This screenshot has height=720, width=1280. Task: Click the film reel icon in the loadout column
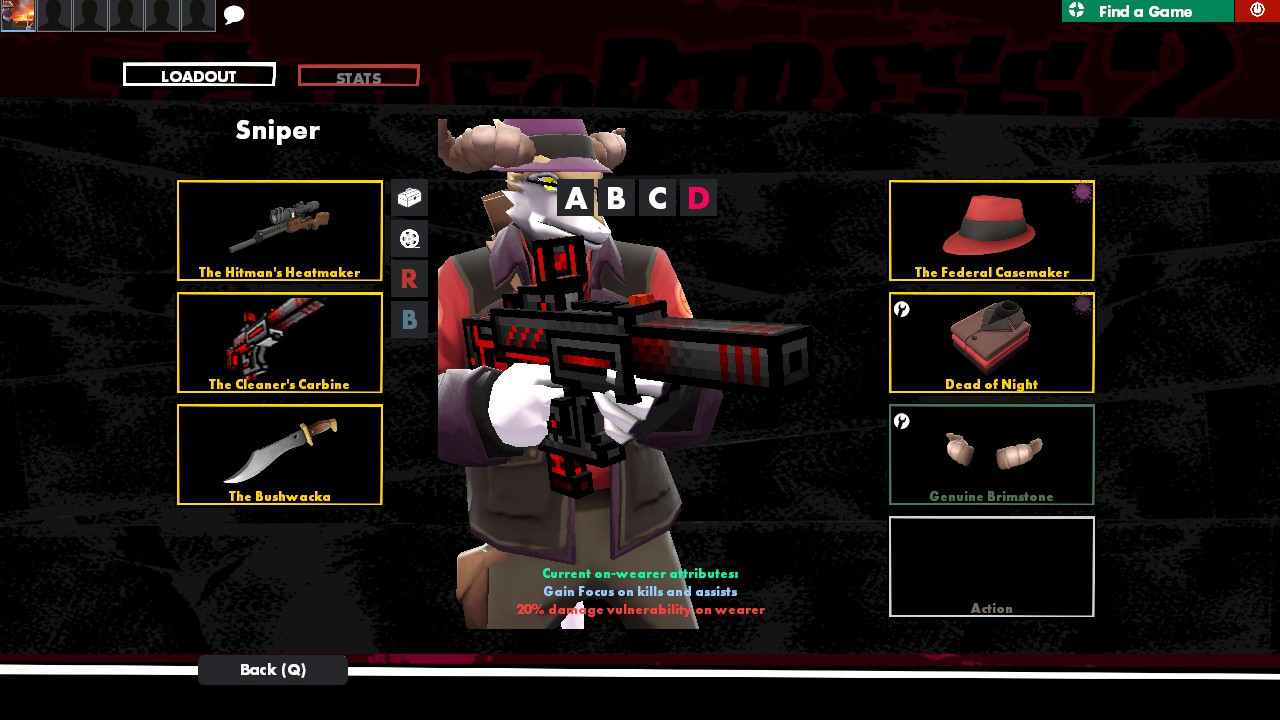point(409,238)
